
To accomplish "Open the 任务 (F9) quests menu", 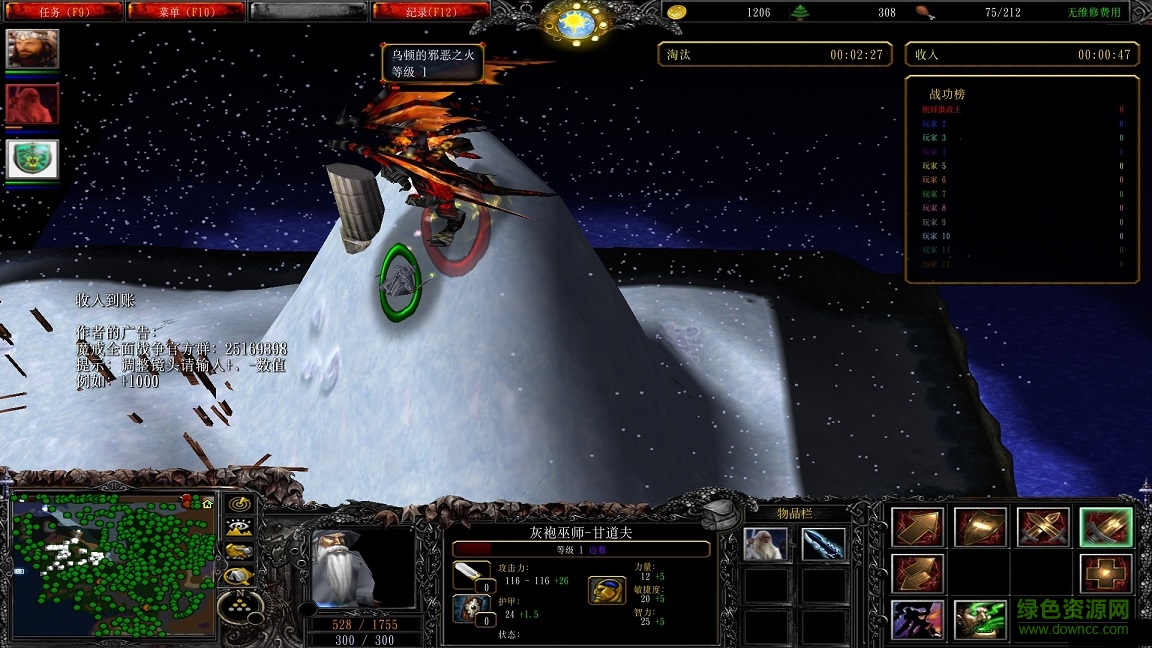I will (62, 12).
